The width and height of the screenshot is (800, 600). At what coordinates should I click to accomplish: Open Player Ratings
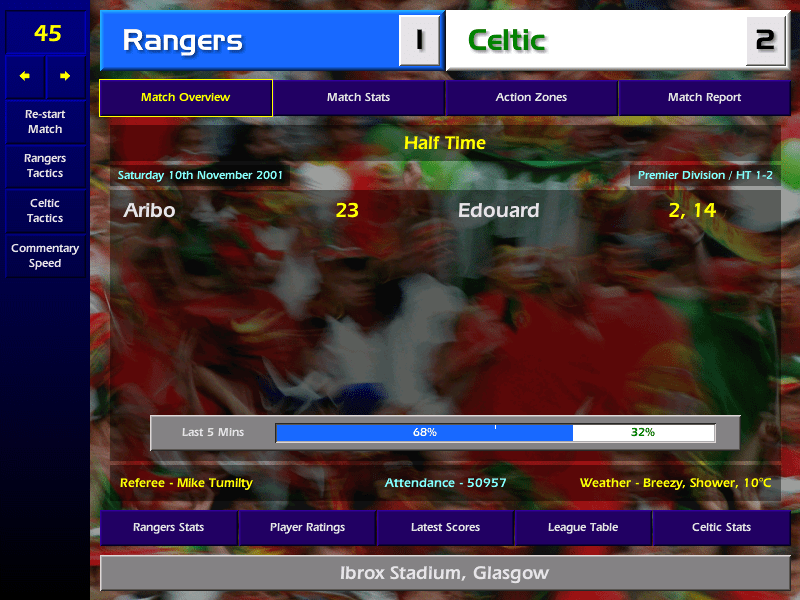[x=307, y=527]
